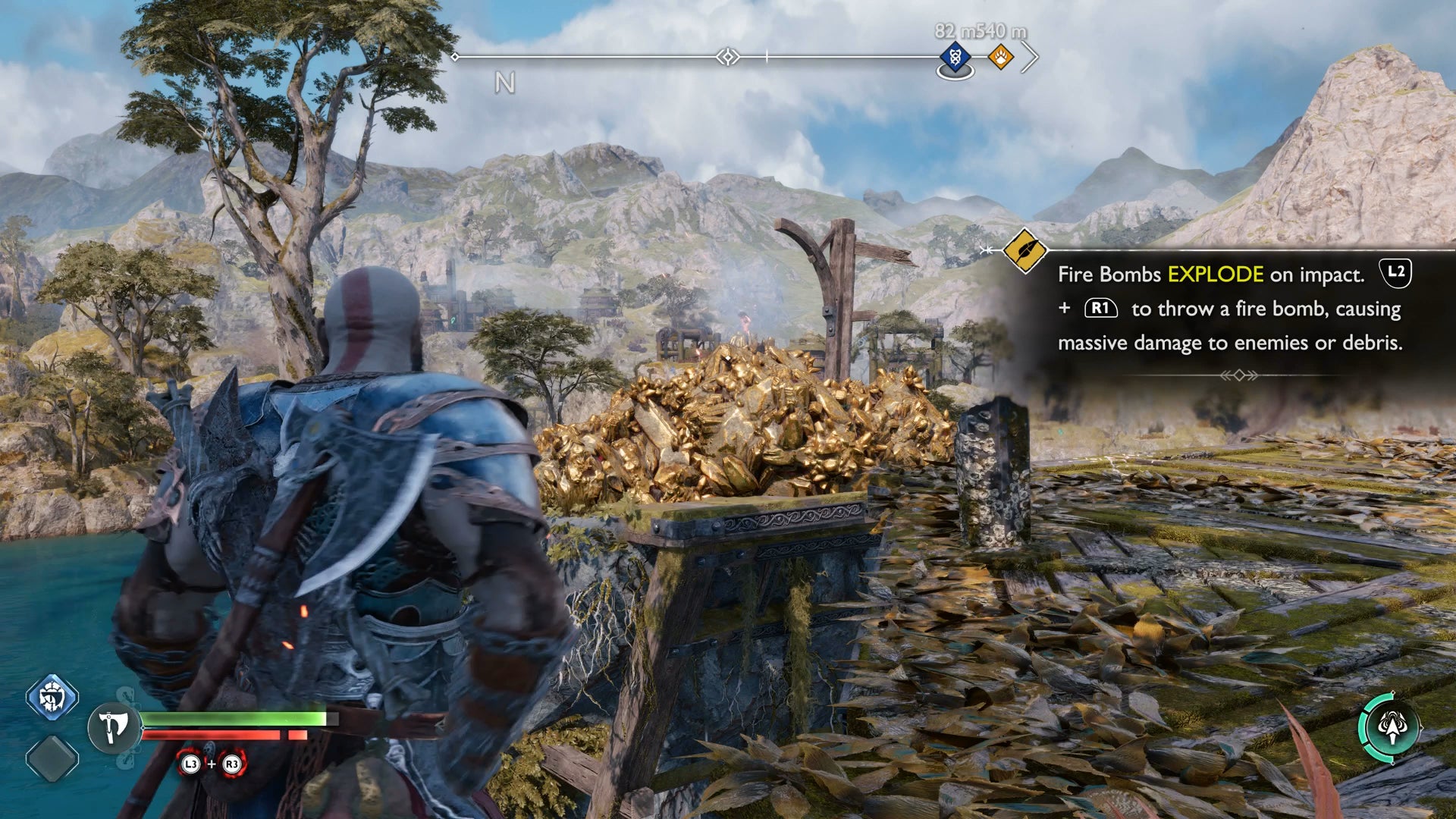Choose the Leviathan Axe weapon icon

pos(114,727)
